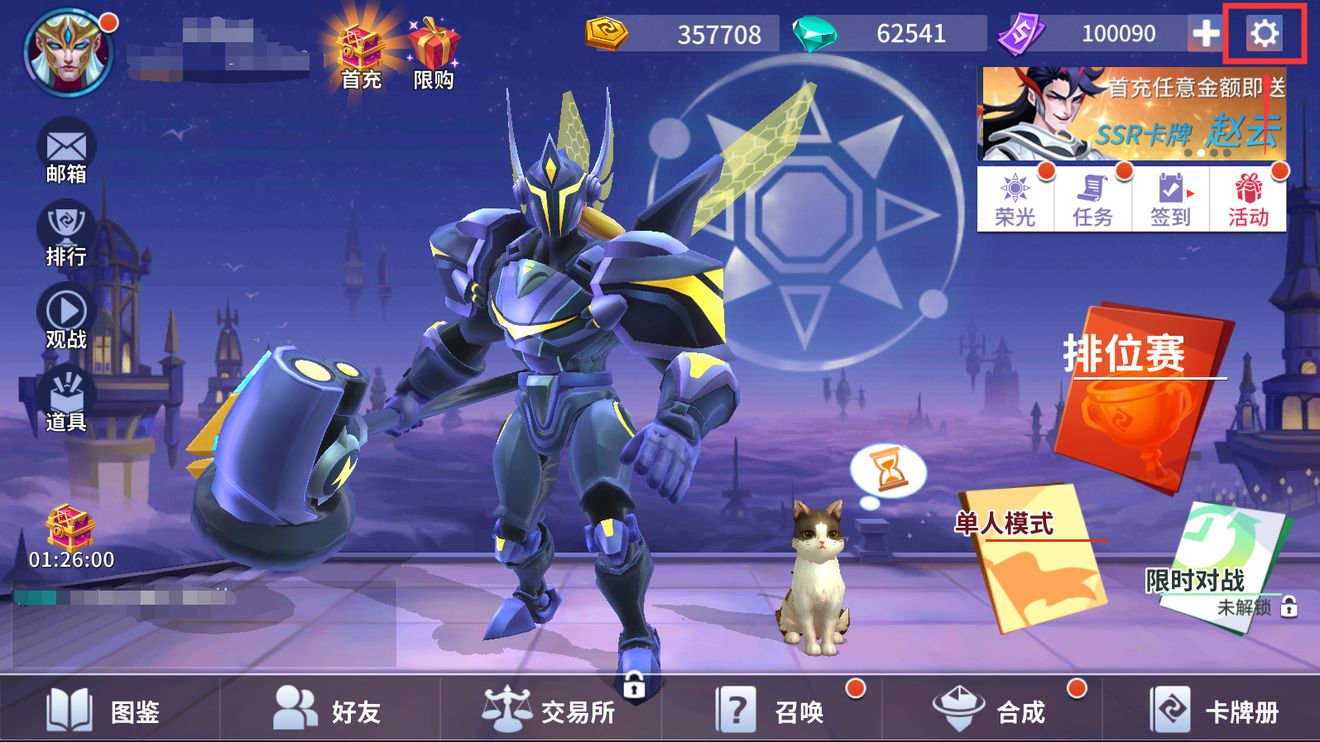Open the 活动 events panel
The image size is (1320, 742).
(x=1248, y=199)
